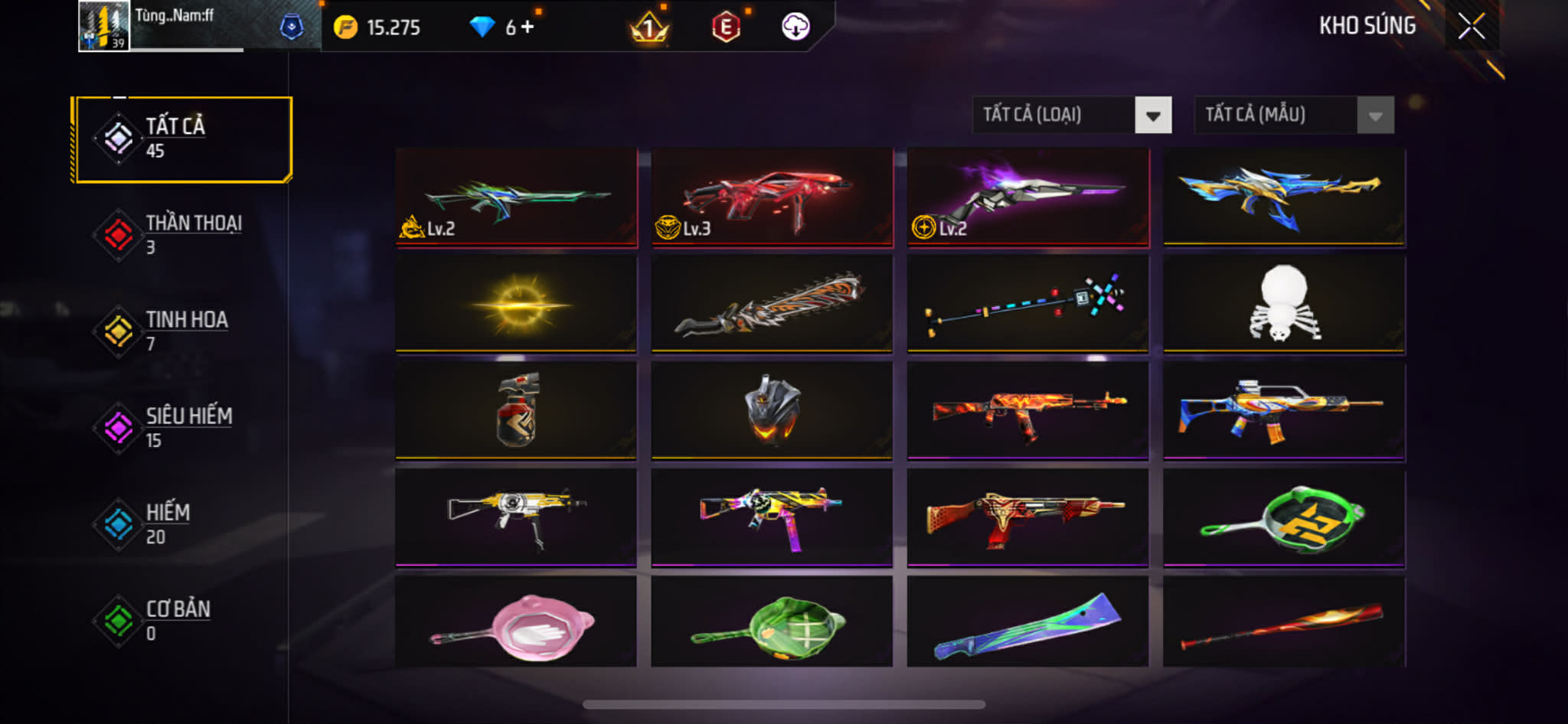Viewport: 1568px width, 724px height.
Task: Add diamonds with the plus button
Action: click(528, 27)
